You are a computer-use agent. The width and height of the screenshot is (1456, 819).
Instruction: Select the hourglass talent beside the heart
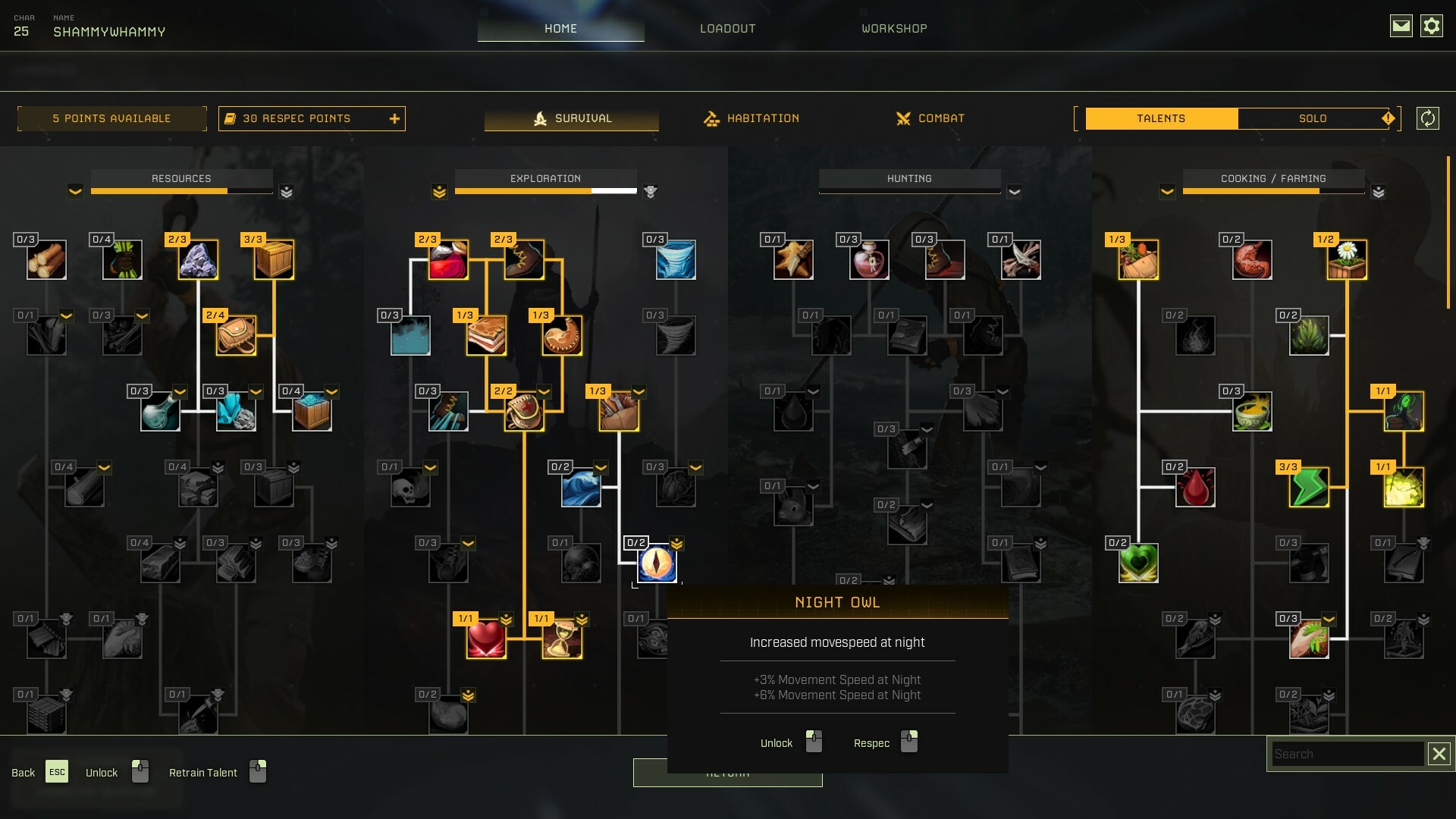click(562, 639)
